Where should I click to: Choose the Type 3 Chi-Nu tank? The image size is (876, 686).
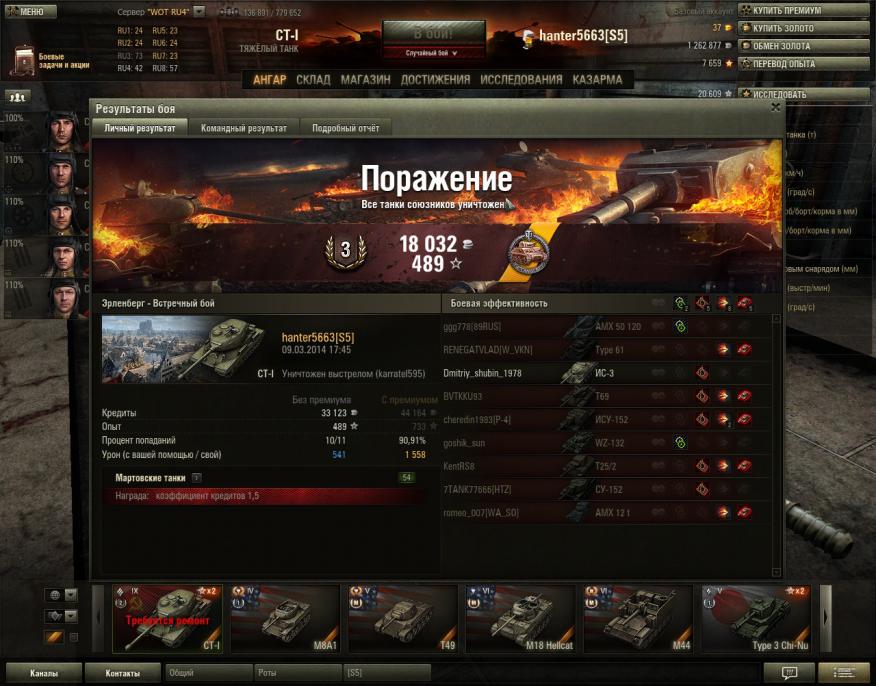click(755, 618)
